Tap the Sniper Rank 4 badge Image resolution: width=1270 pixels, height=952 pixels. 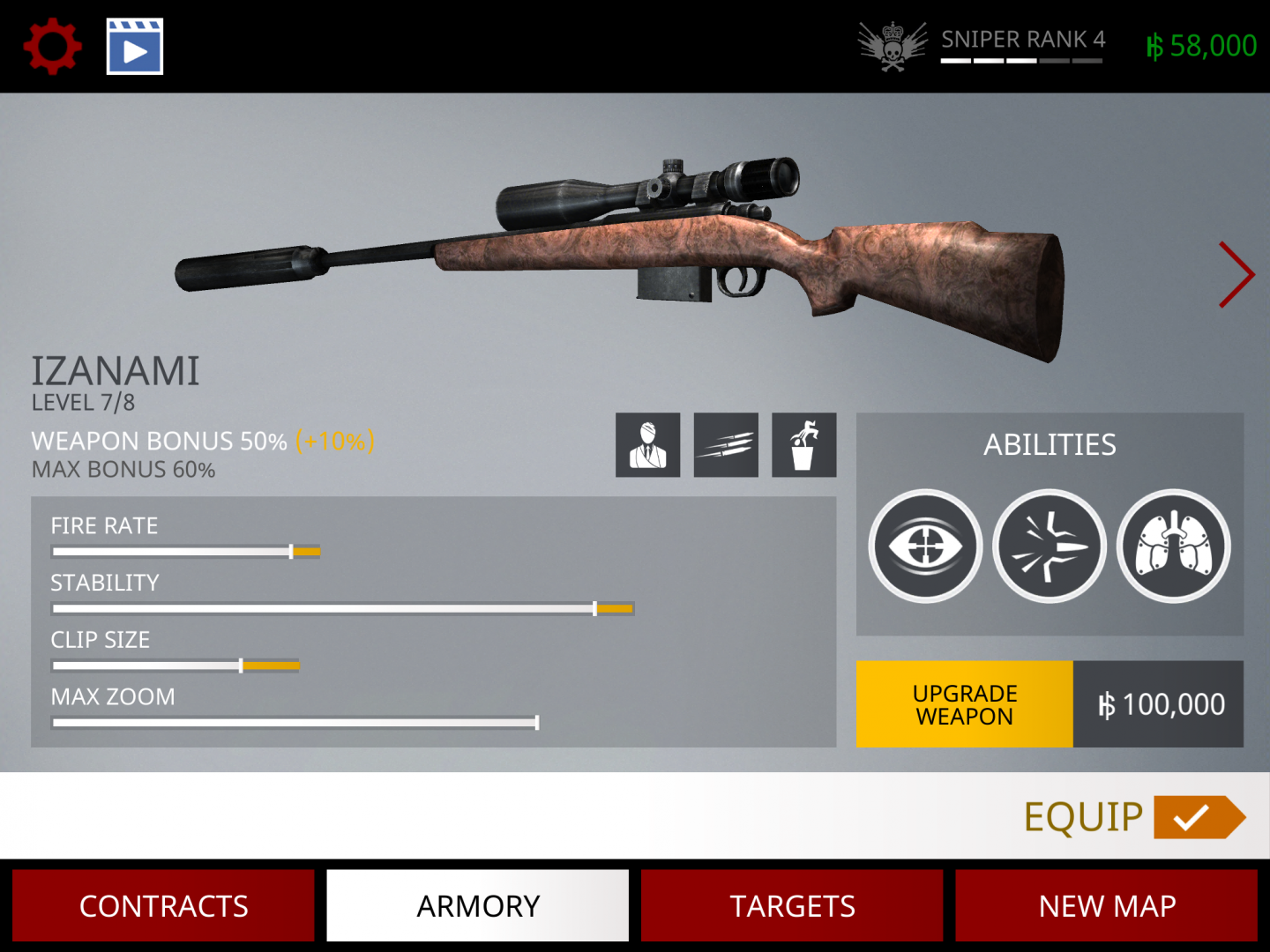tap(982, 46)
